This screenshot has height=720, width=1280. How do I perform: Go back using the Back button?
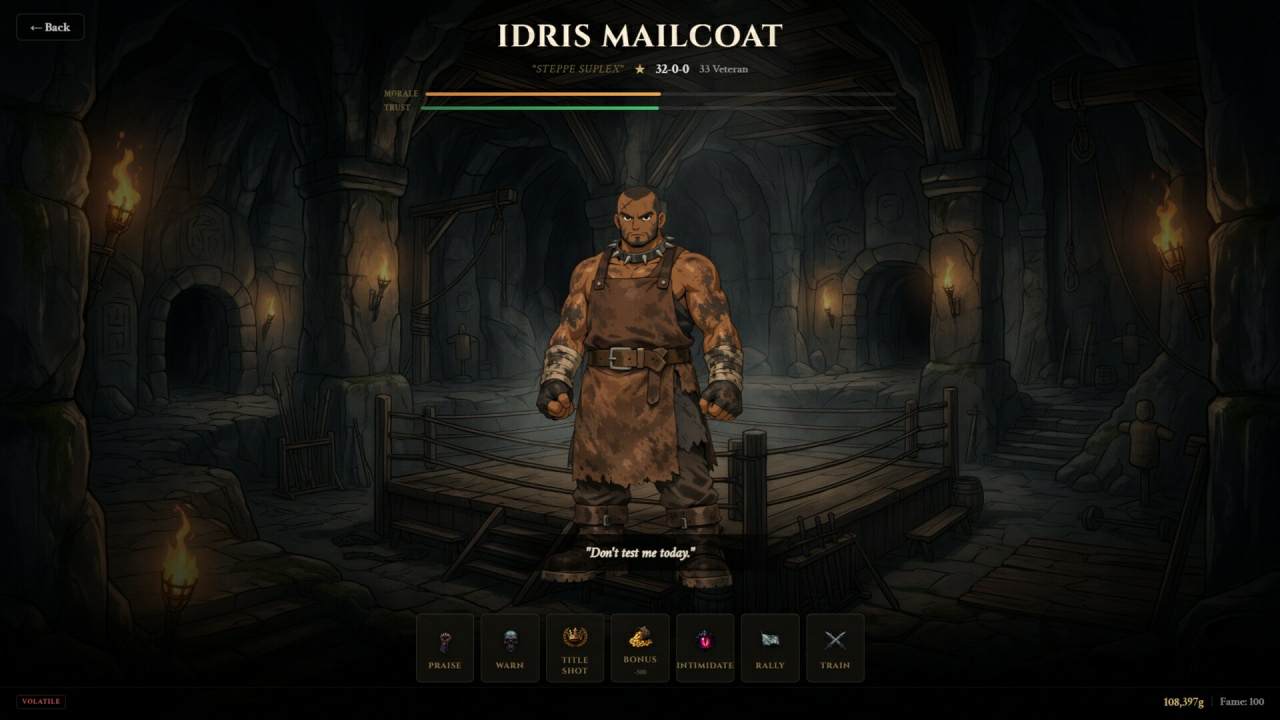point(50,27)
